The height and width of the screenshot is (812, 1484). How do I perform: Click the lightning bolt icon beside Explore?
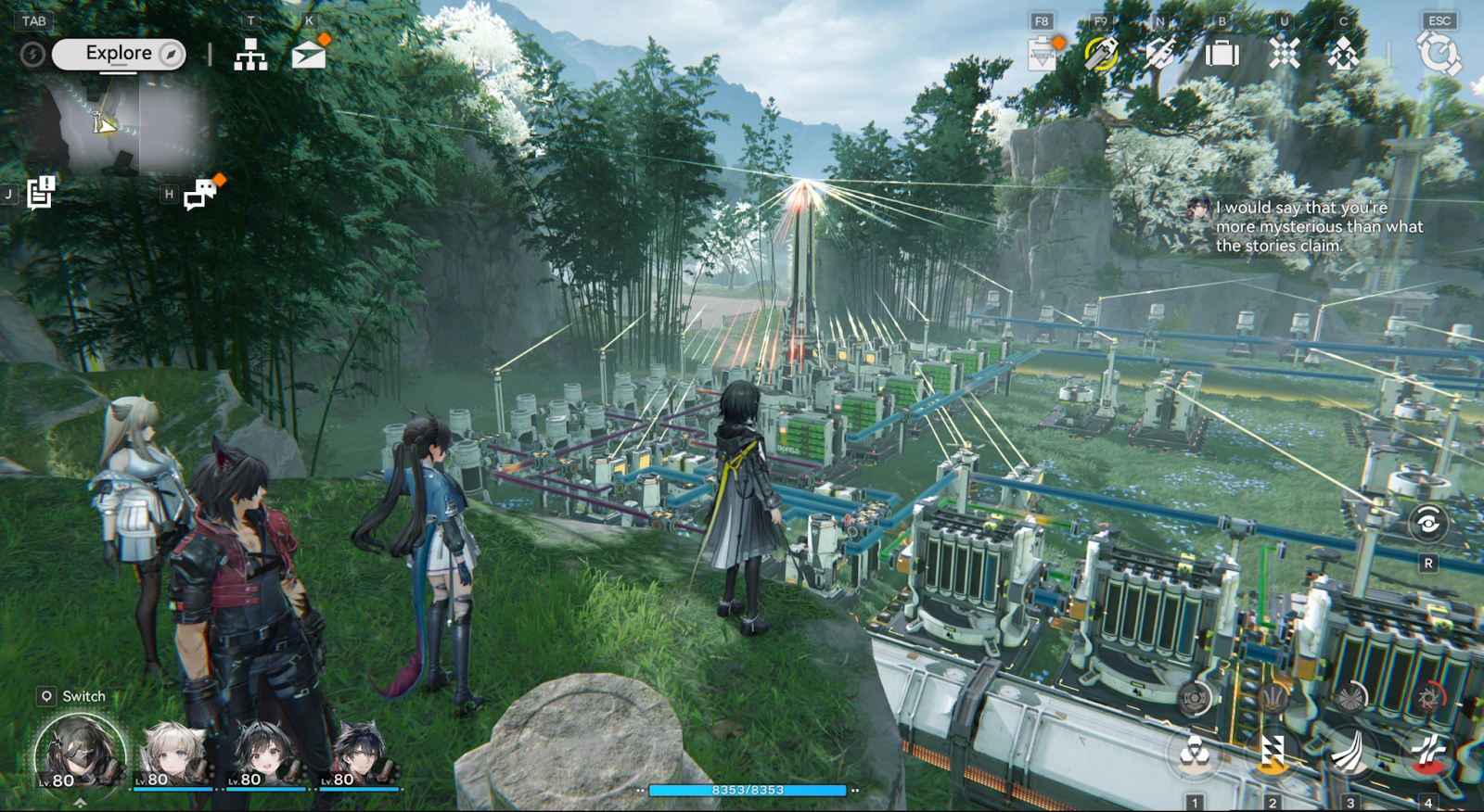pyautogui.click(x=32, y=55)
